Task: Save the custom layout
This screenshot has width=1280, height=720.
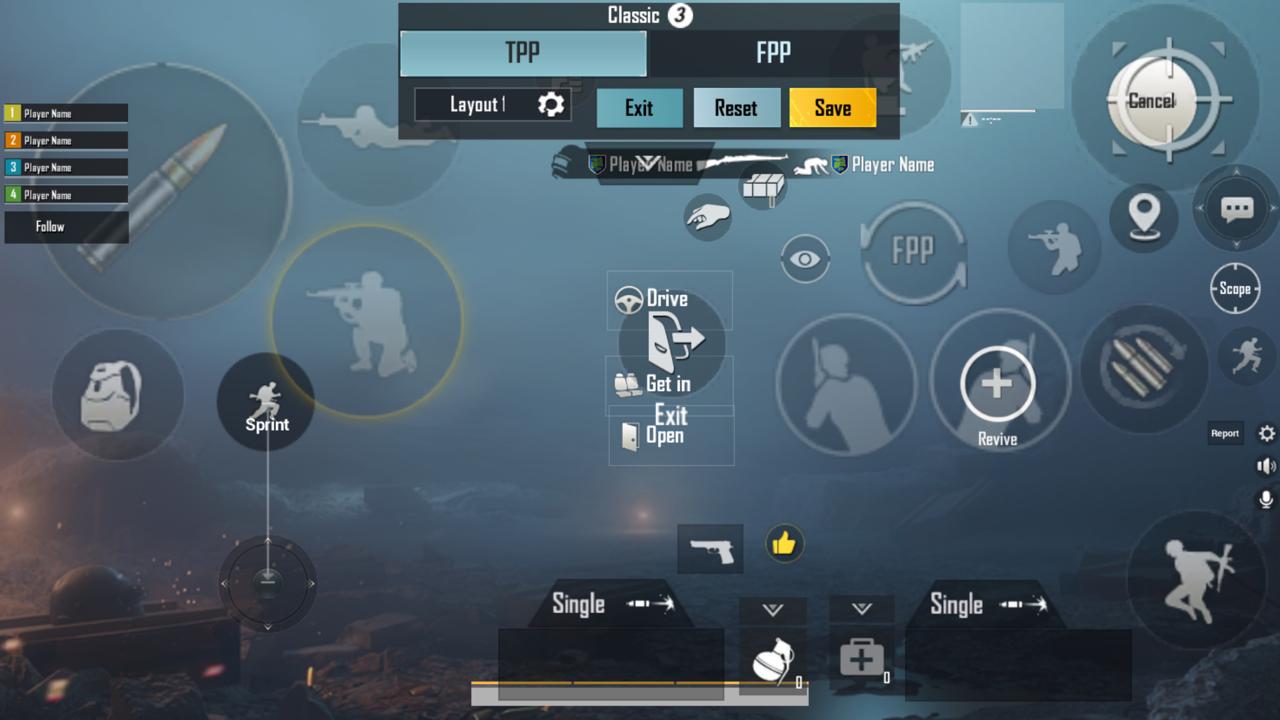Action: 832,108
